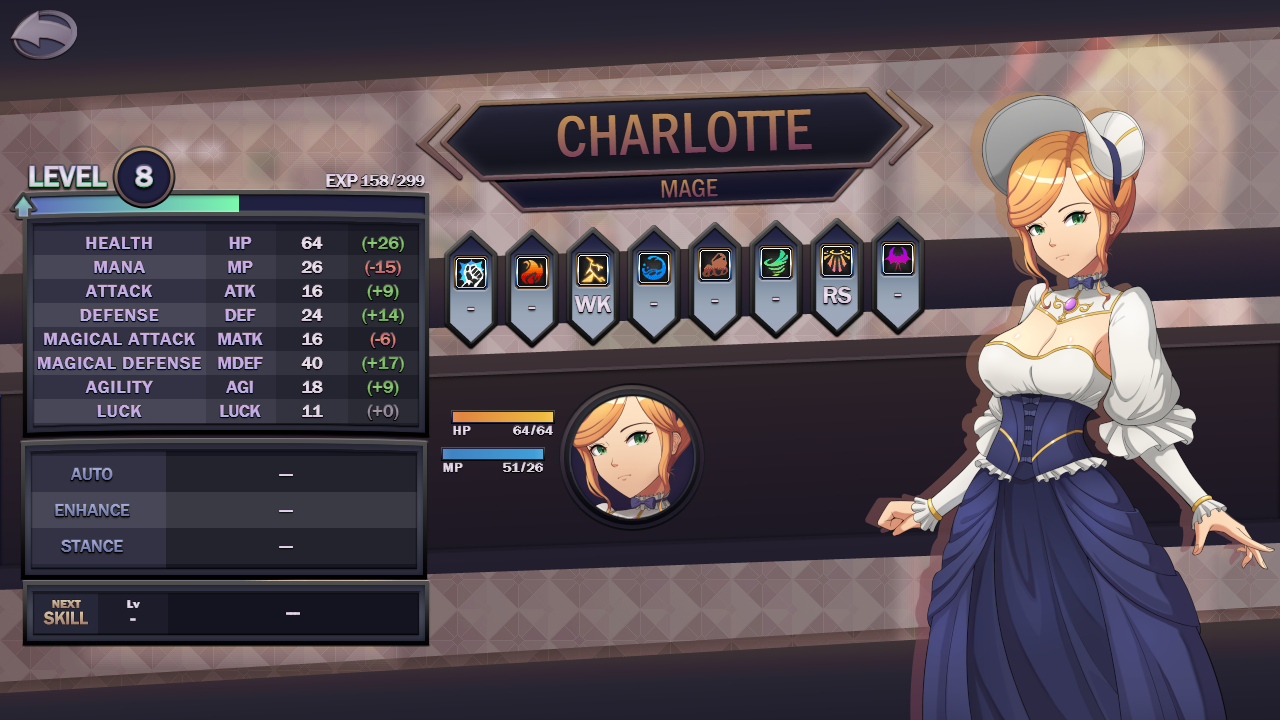Select the green wind tornado icon
This screenshot has width=1280, height=720.
pyautogui.click(x=775, y=263)
